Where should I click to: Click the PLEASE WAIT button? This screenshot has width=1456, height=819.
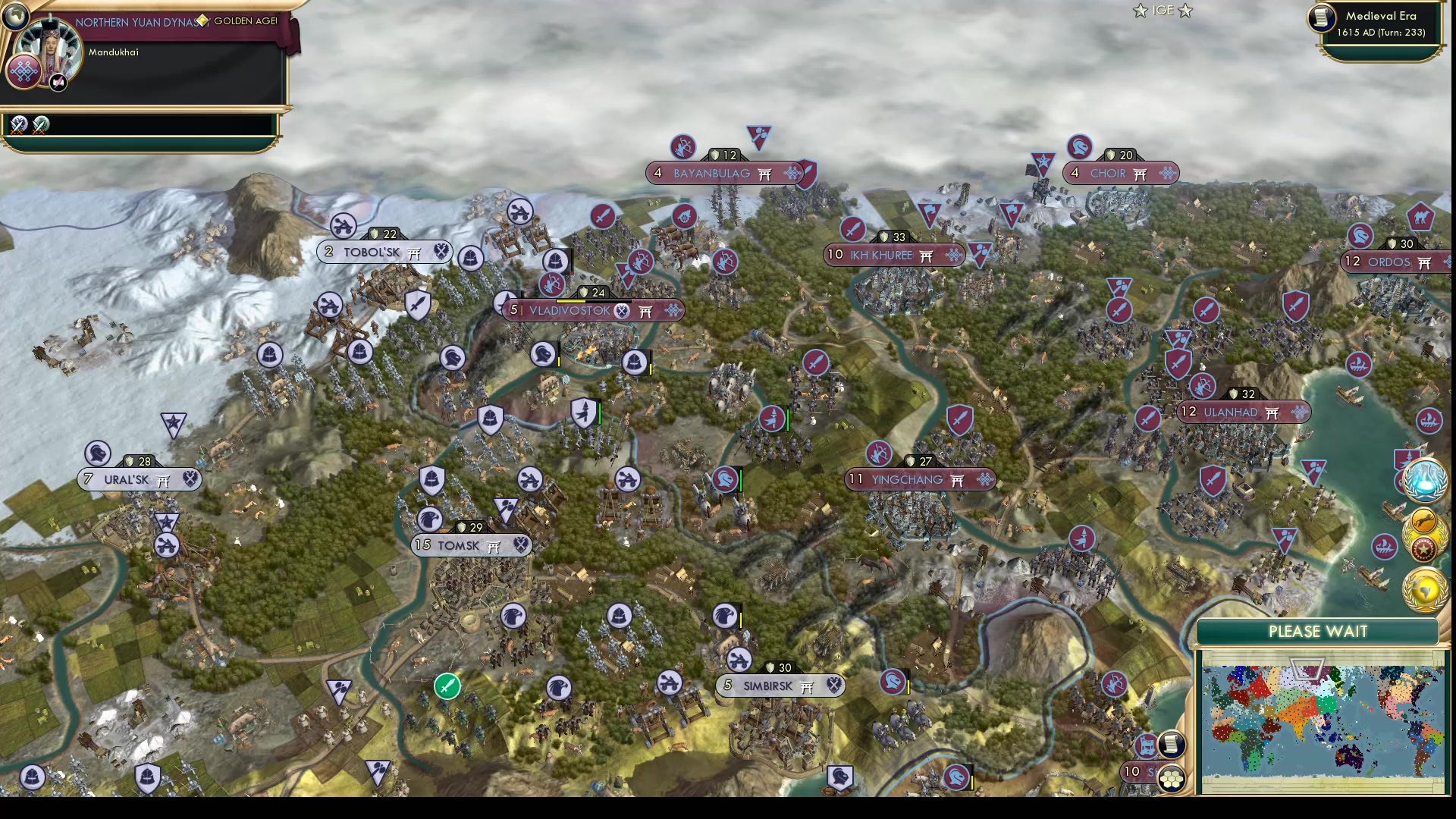1317,631
